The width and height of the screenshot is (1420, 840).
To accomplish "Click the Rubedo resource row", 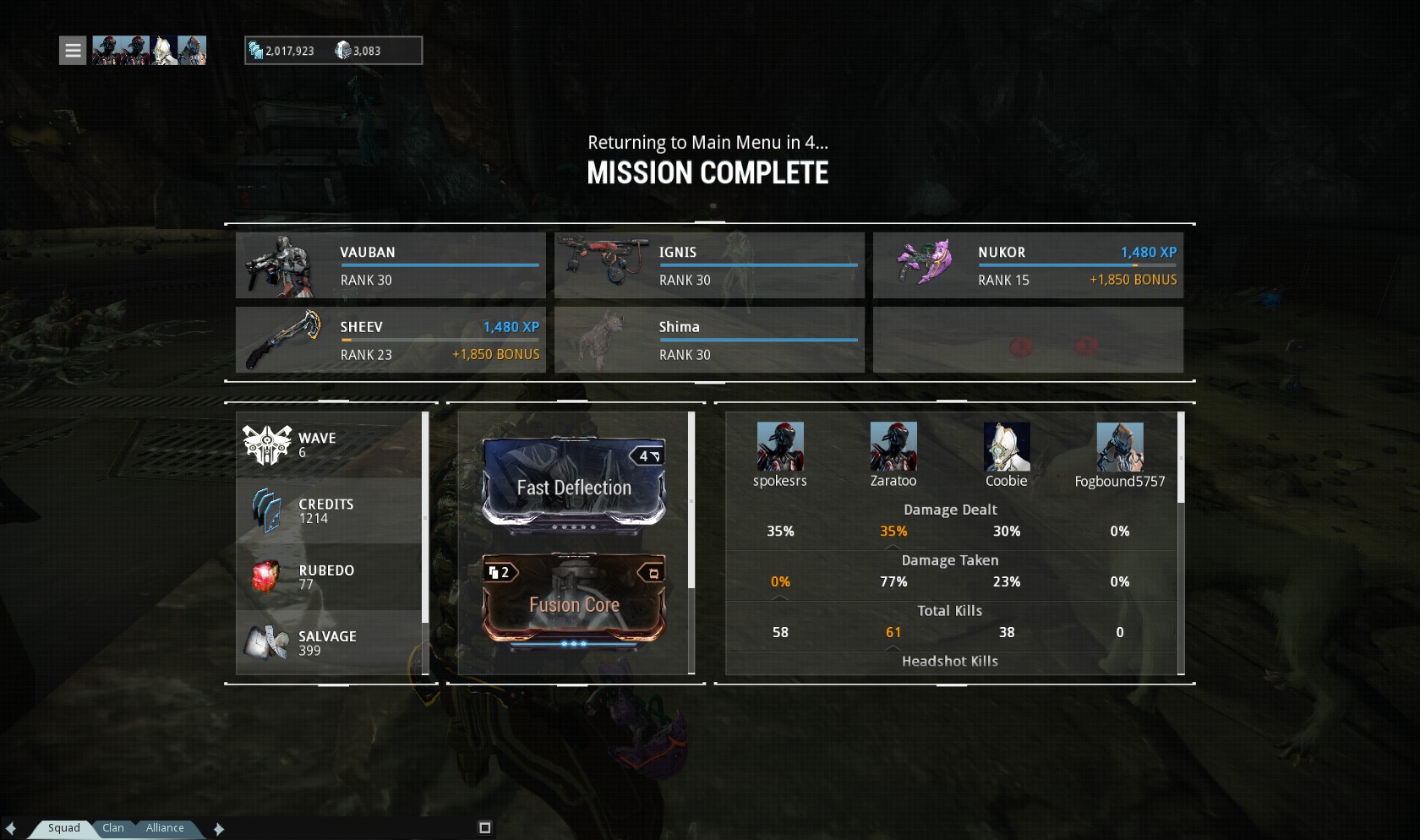I will click(x=330, y=577).
